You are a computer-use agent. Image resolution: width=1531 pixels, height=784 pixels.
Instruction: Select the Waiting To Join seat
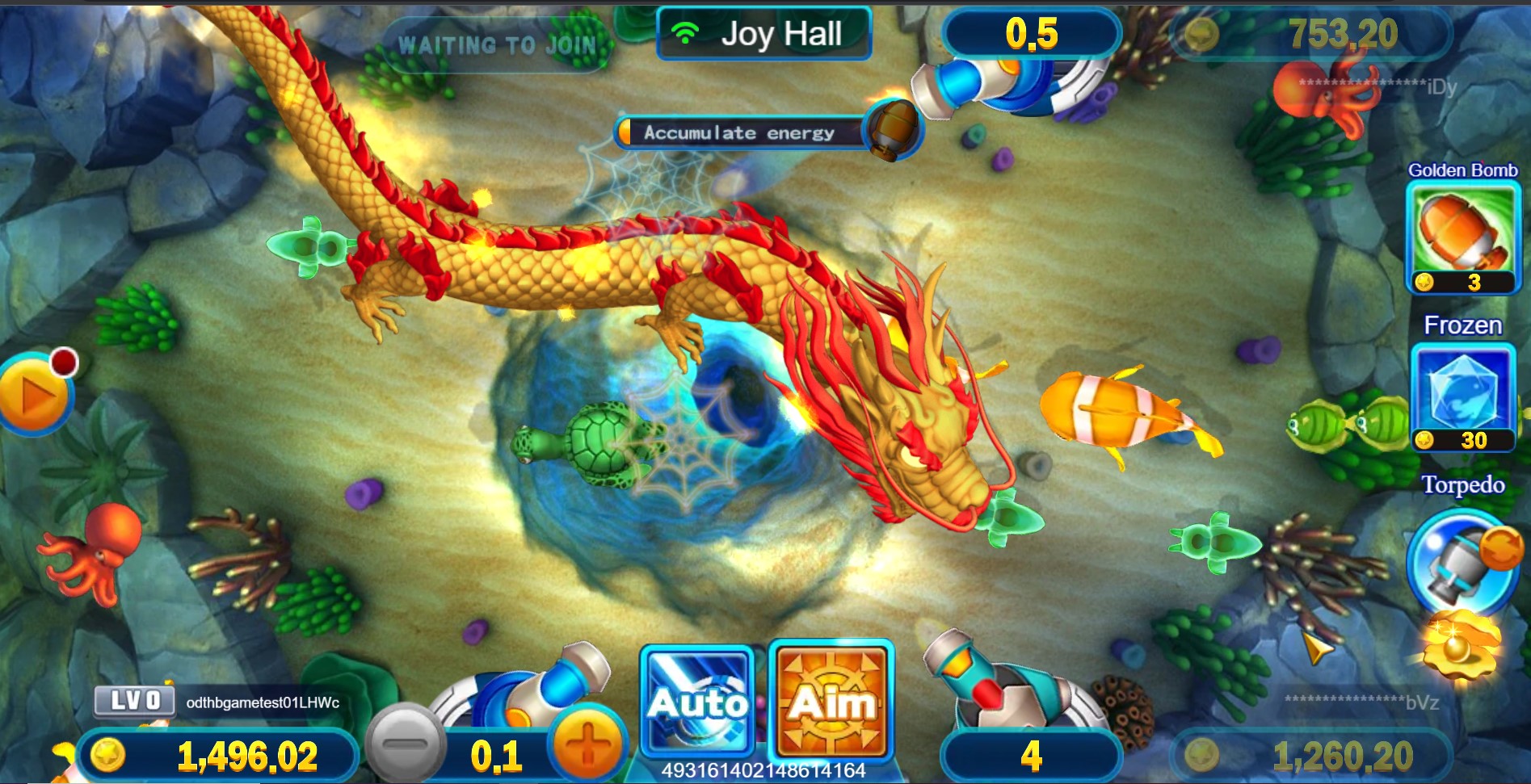click(x=496, y=45)
